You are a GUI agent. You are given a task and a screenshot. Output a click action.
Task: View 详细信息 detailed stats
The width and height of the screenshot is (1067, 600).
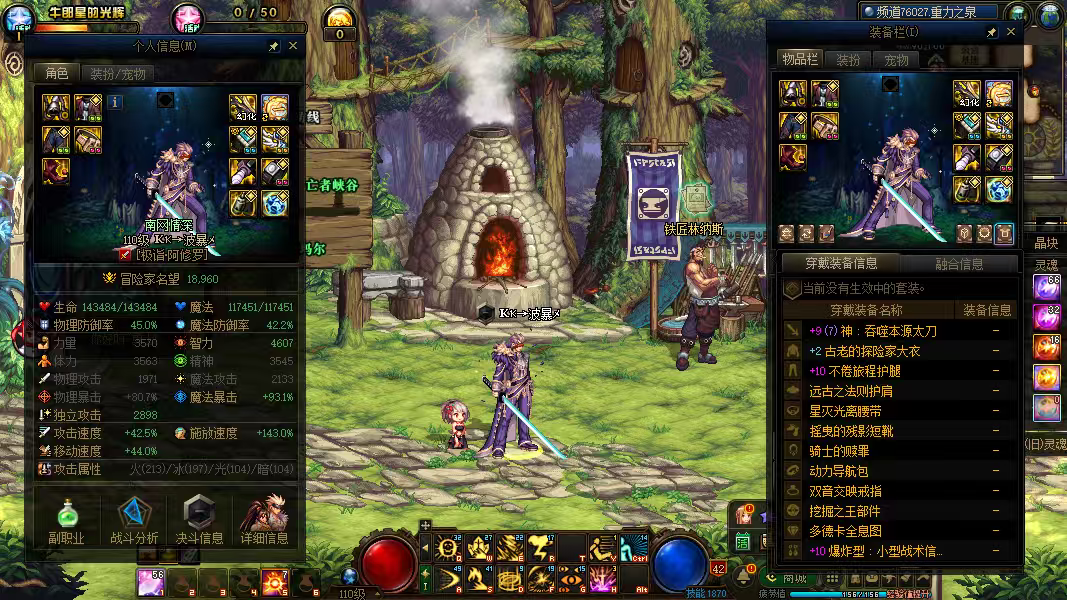click(x=264, y=519)
